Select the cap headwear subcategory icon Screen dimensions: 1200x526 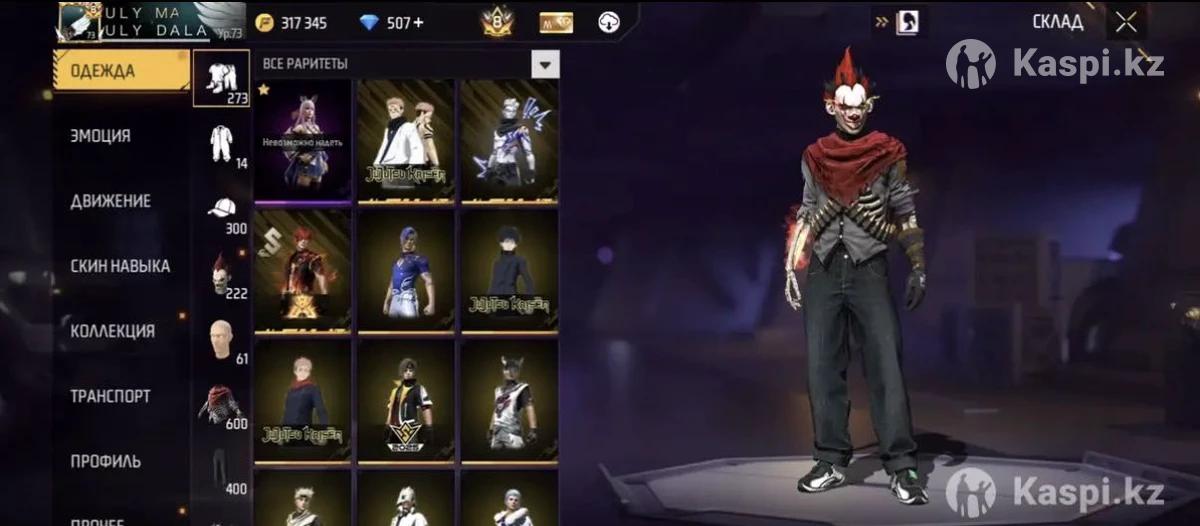point(221,208)
